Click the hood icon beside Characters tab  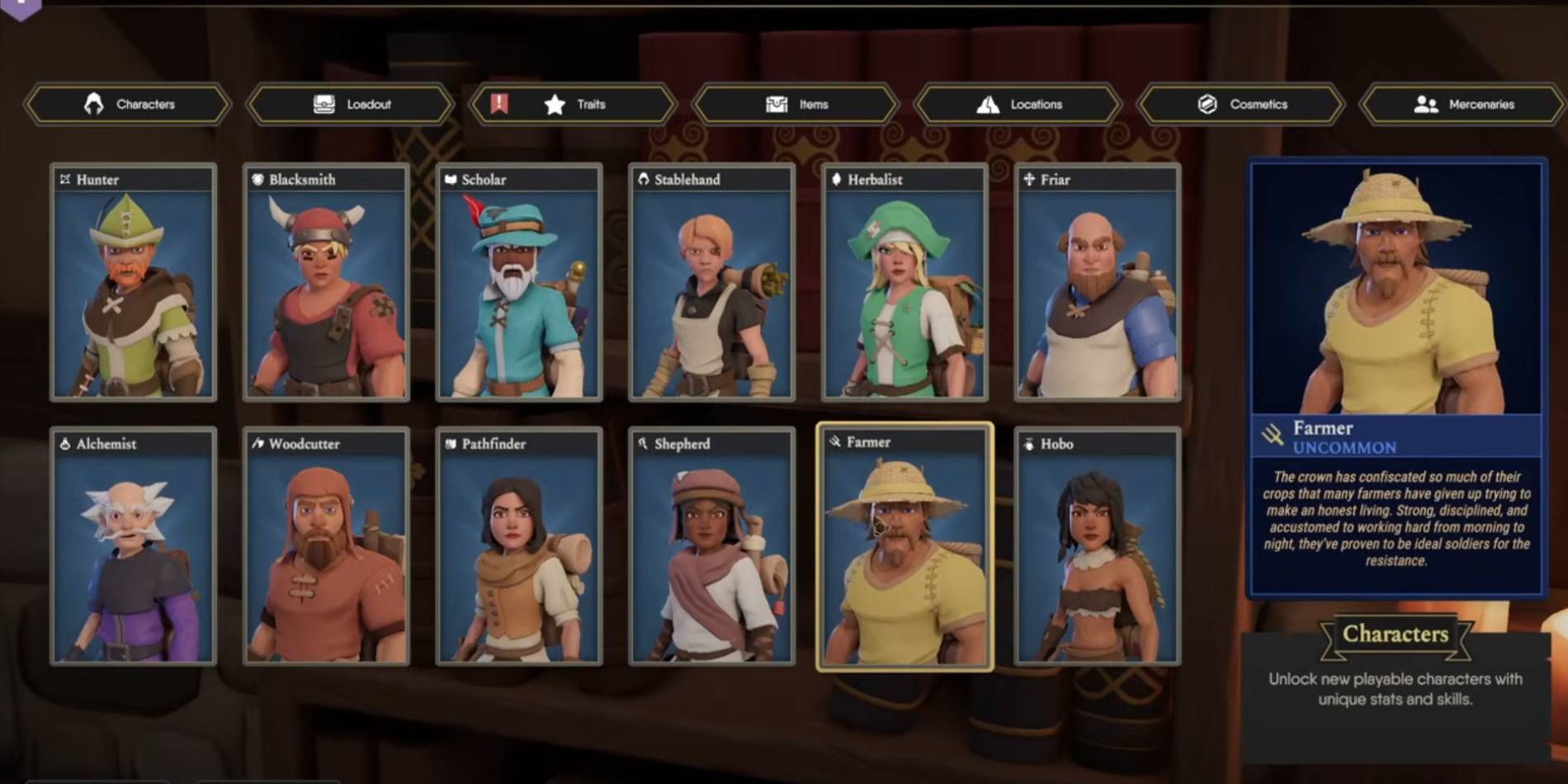click(x=93, y=104)
